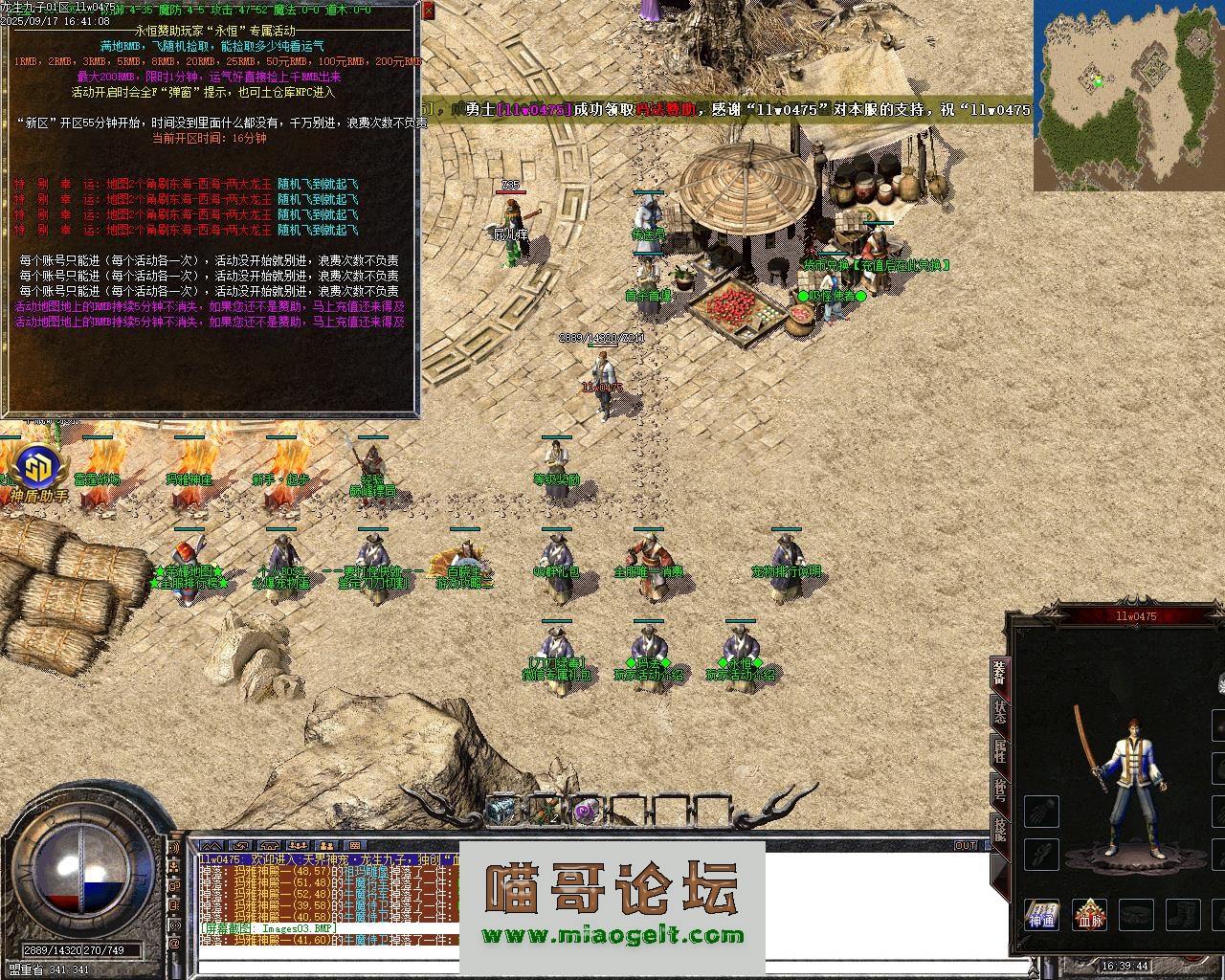Switch to the 状态 status tab

click(999, 714)
